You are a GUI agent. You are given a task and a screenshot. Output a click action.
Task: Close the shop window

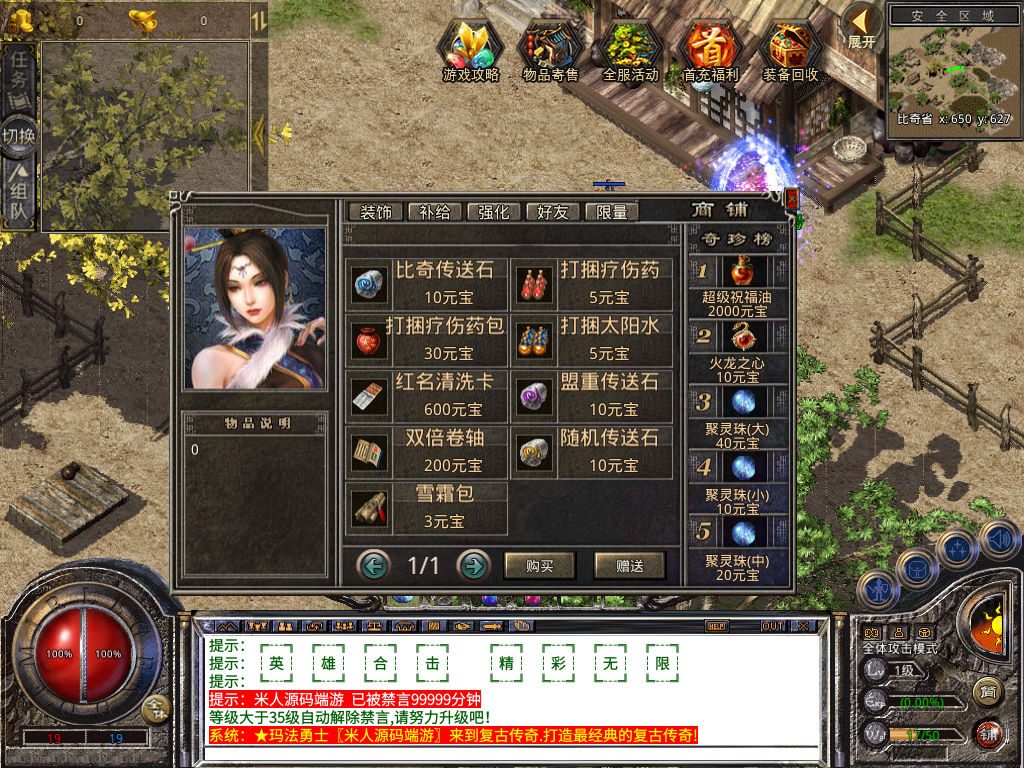point(792,199)
